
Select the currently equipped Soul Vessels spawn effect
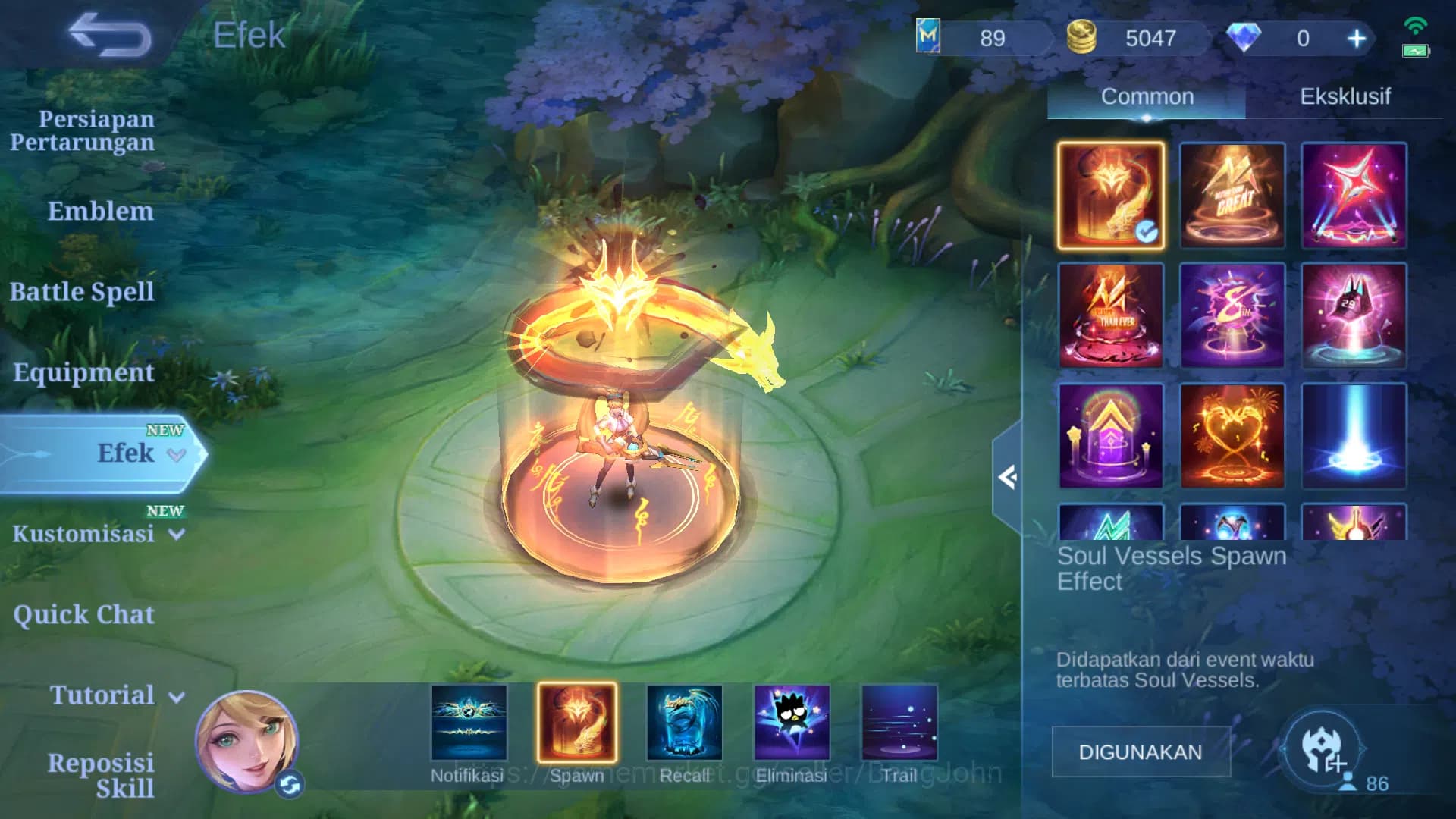1110,196
